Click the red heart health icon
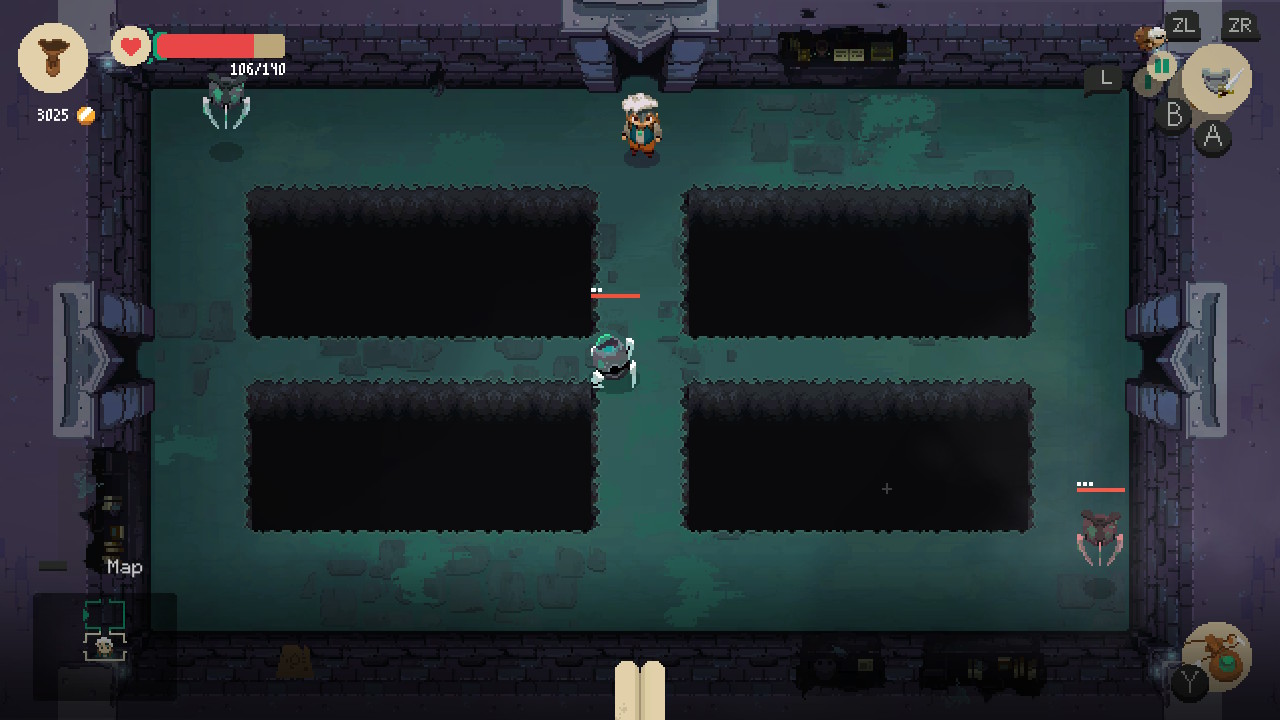This screenshot has height=720, width=1280. click(x=130, y=46)
